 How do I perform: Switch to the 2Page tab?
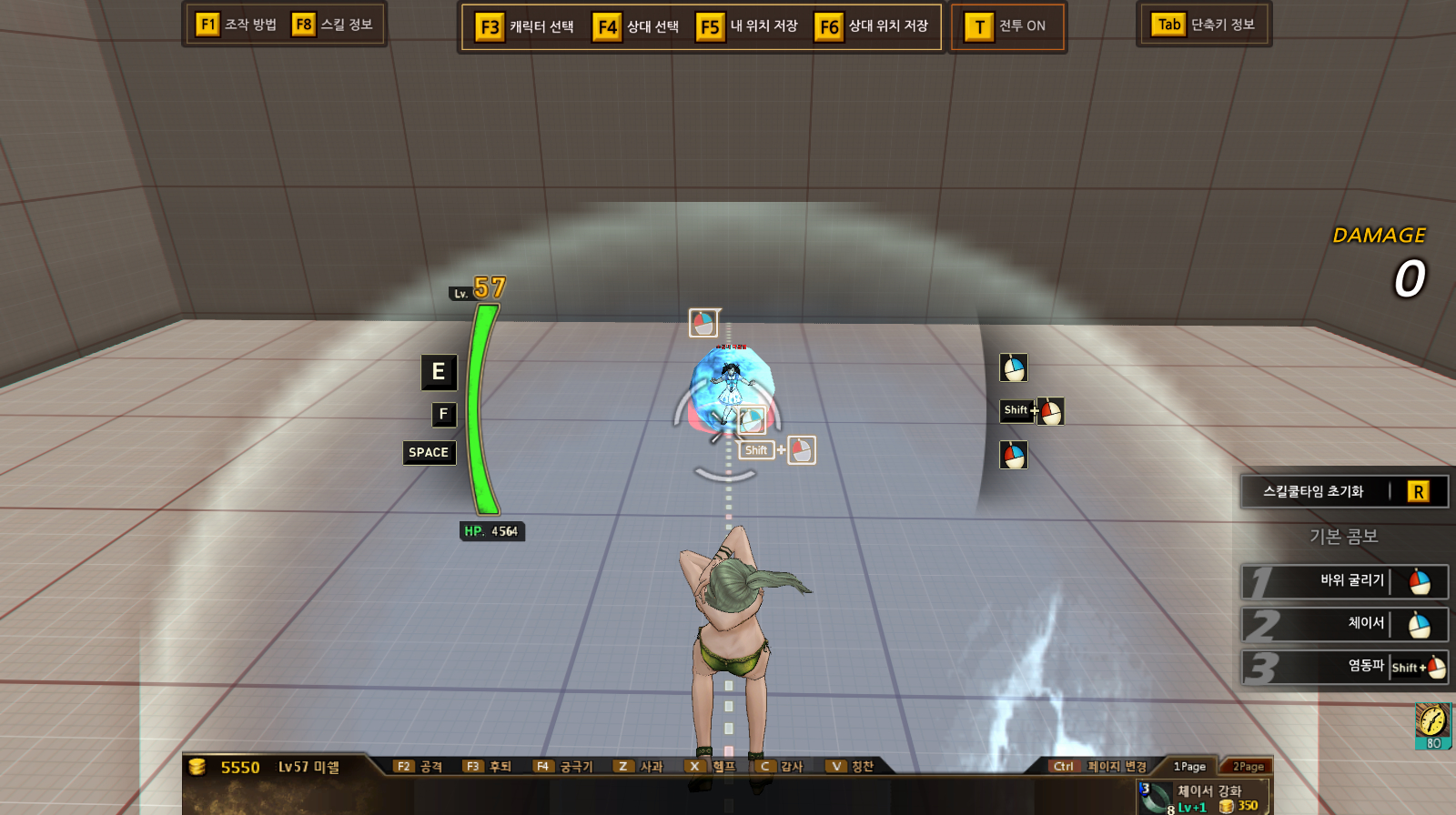tap(1248, 767)
